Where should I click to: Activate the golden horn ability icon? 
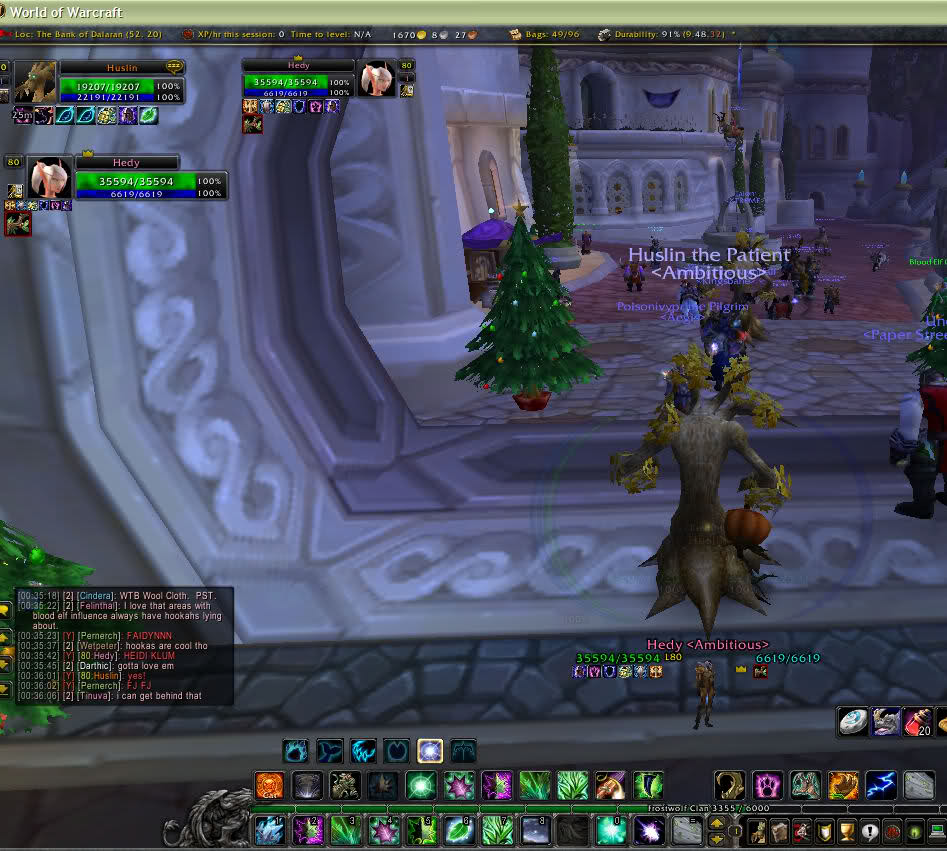[729, 786]
